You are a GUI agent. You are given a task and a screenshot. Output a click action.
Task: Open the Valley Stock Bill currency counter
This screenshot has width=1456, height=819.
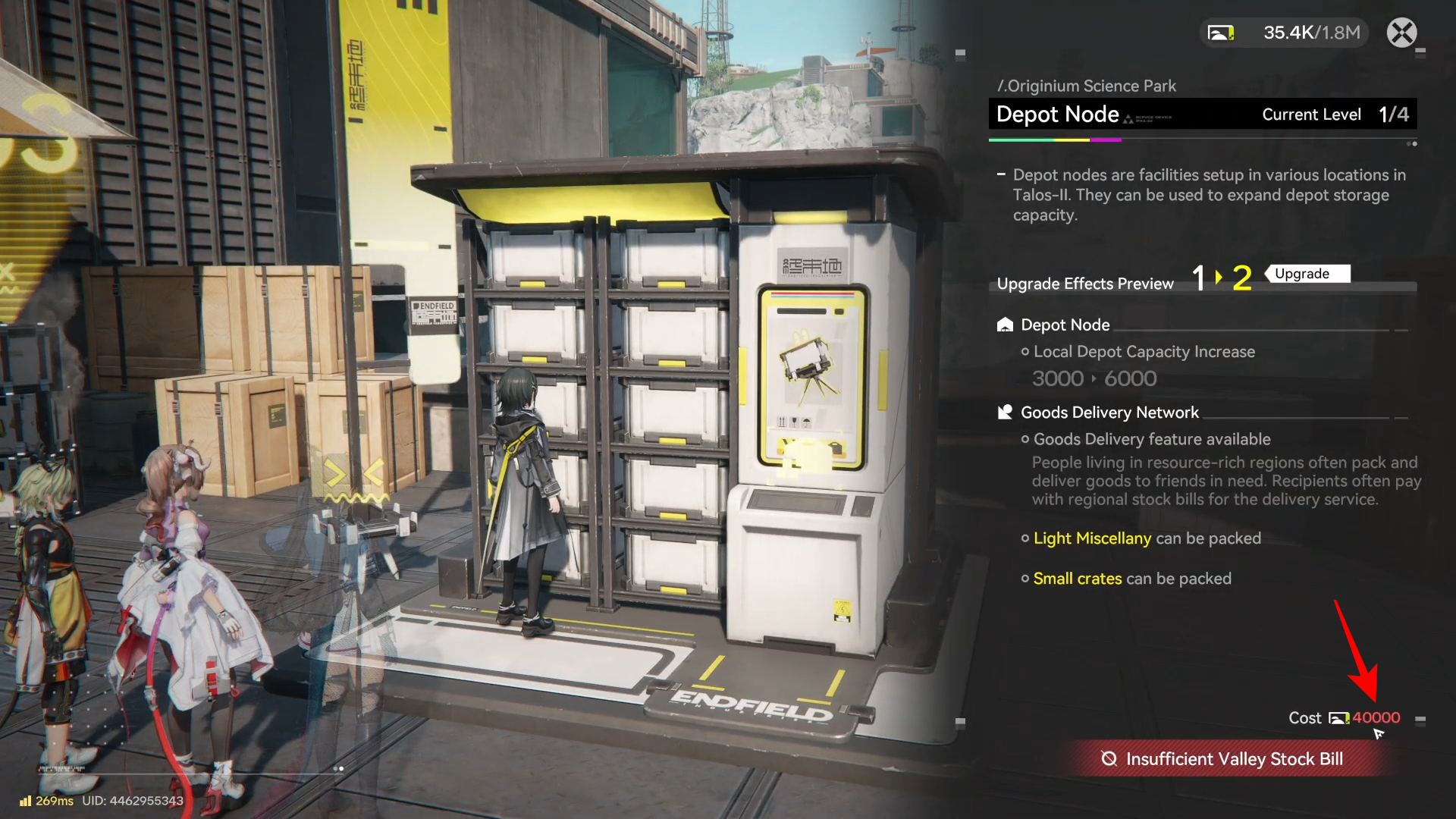pyautogui.click(x=1285, y=33)
